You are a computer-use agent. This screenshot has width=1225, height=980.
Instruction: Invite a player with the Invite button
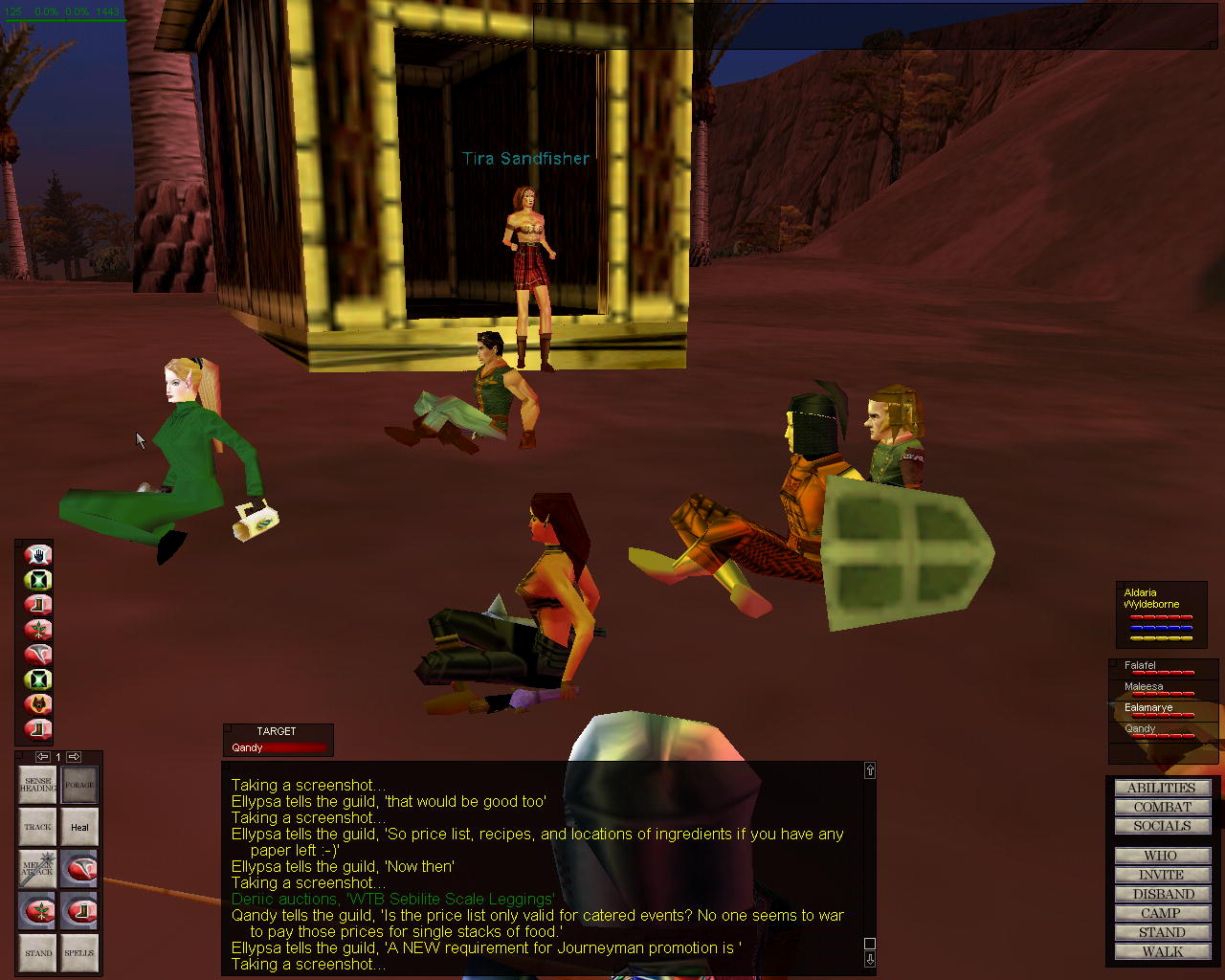1162,875
